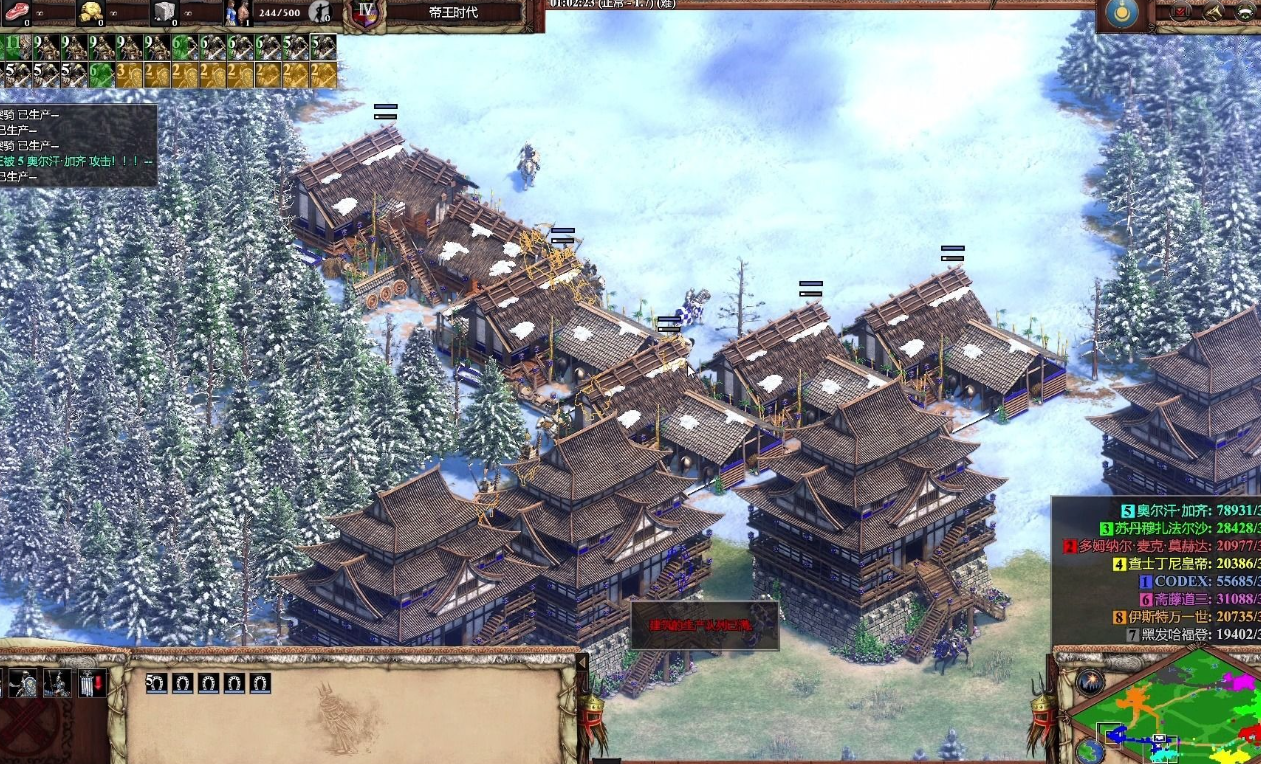Click the population villagers icon
The height and width of the screenshot is (764, 1261).
click(x=238, y=12)
